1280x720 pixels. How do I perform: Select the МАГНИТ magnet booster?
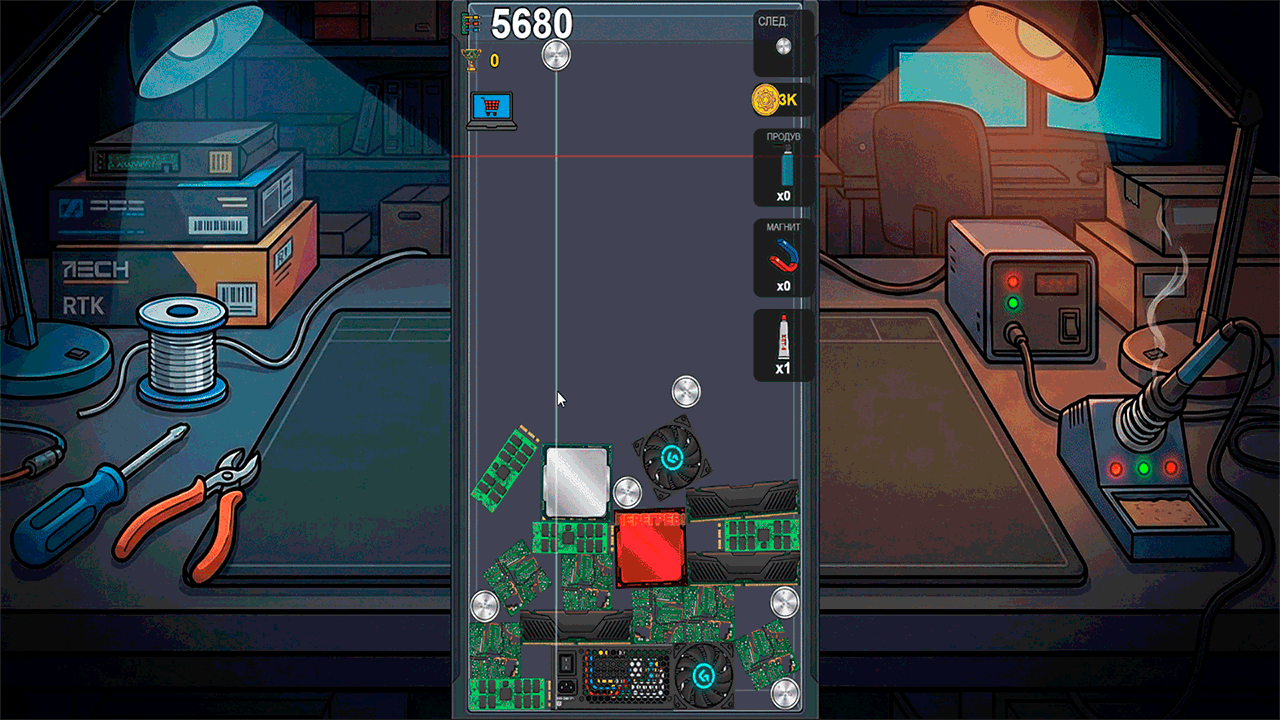[x=781, y=255]
